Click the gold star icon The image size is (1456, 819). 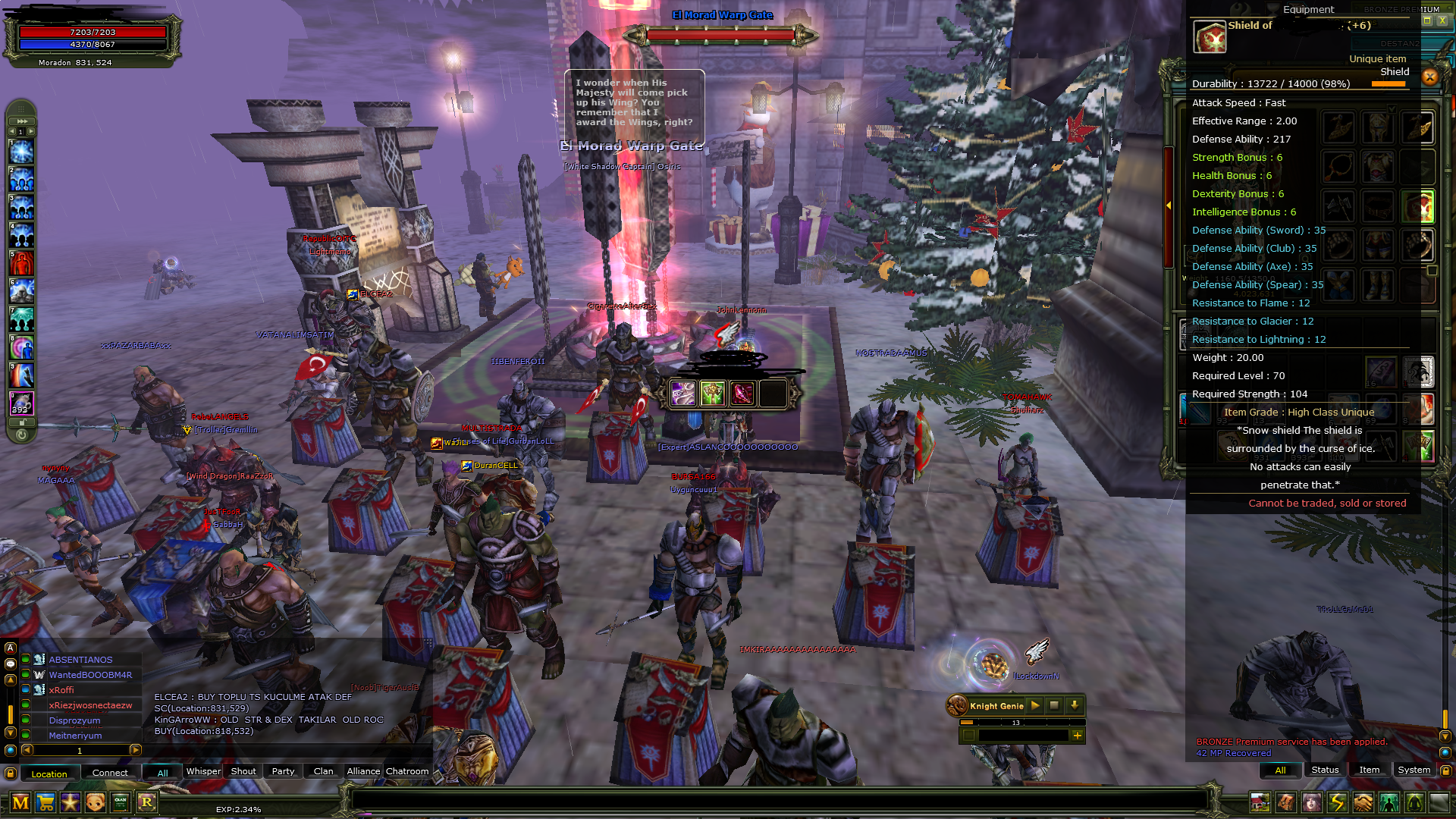click(x=71, y=802)
